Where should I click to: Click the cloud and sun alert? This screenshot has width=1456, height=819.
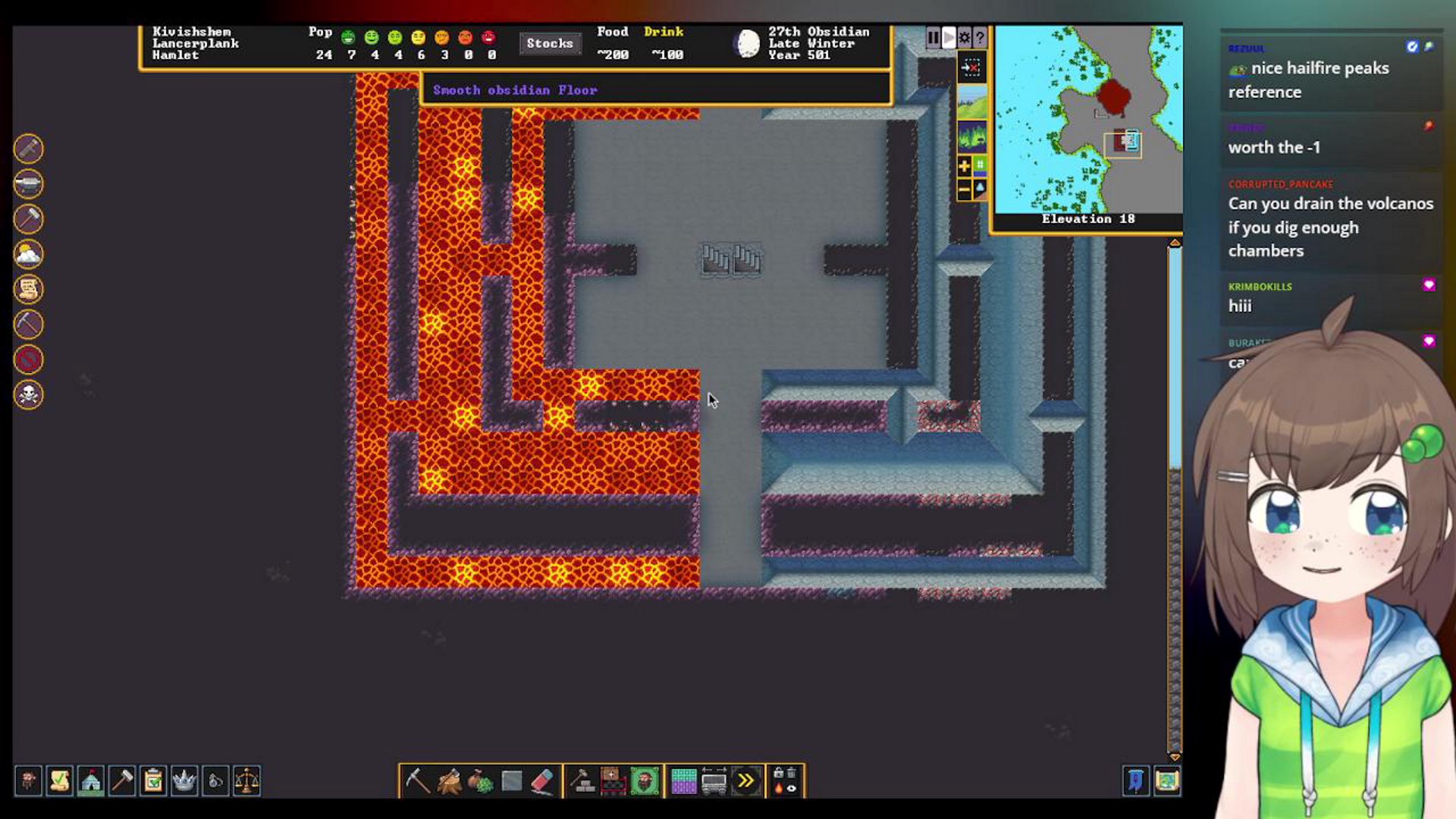click(x=29, y=254)
